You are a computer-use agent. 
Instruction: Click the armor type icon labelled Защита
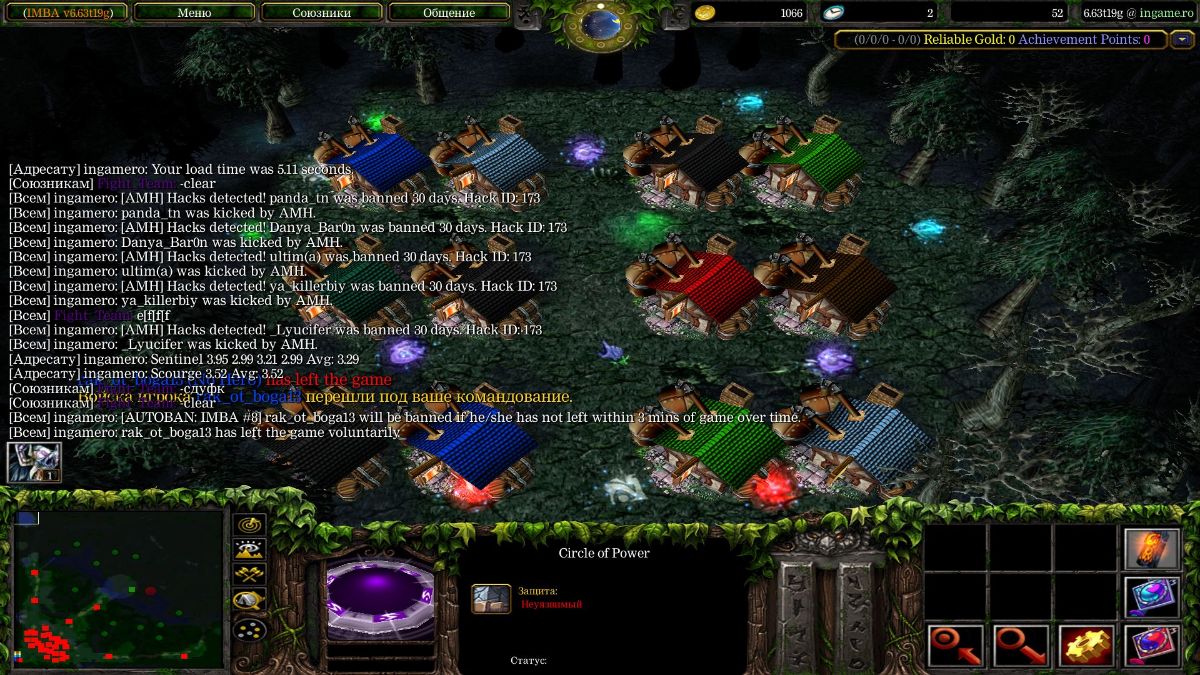pyautogui.click(x=491, y=598)
